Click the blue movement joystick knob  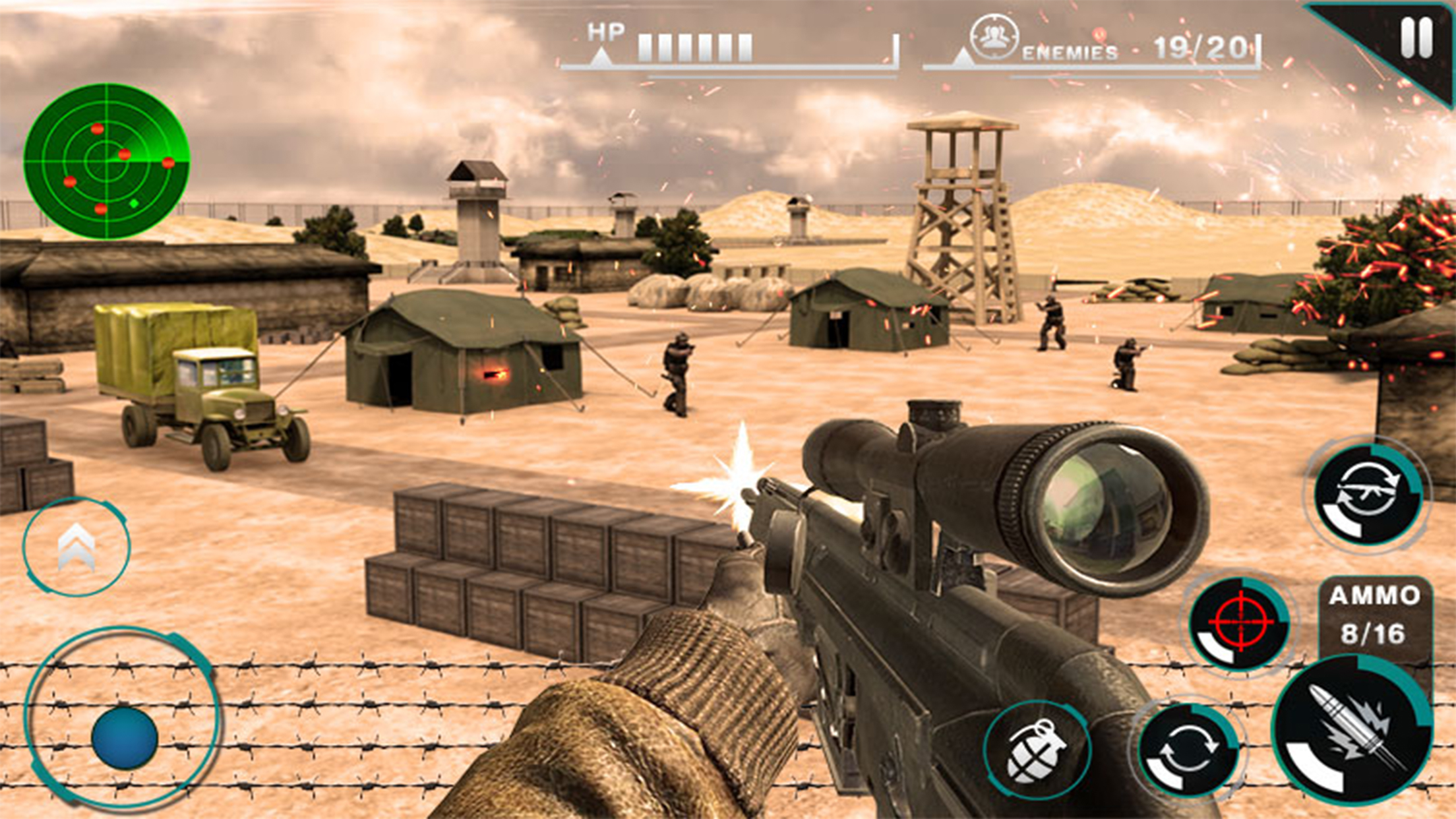click(124, 737)
